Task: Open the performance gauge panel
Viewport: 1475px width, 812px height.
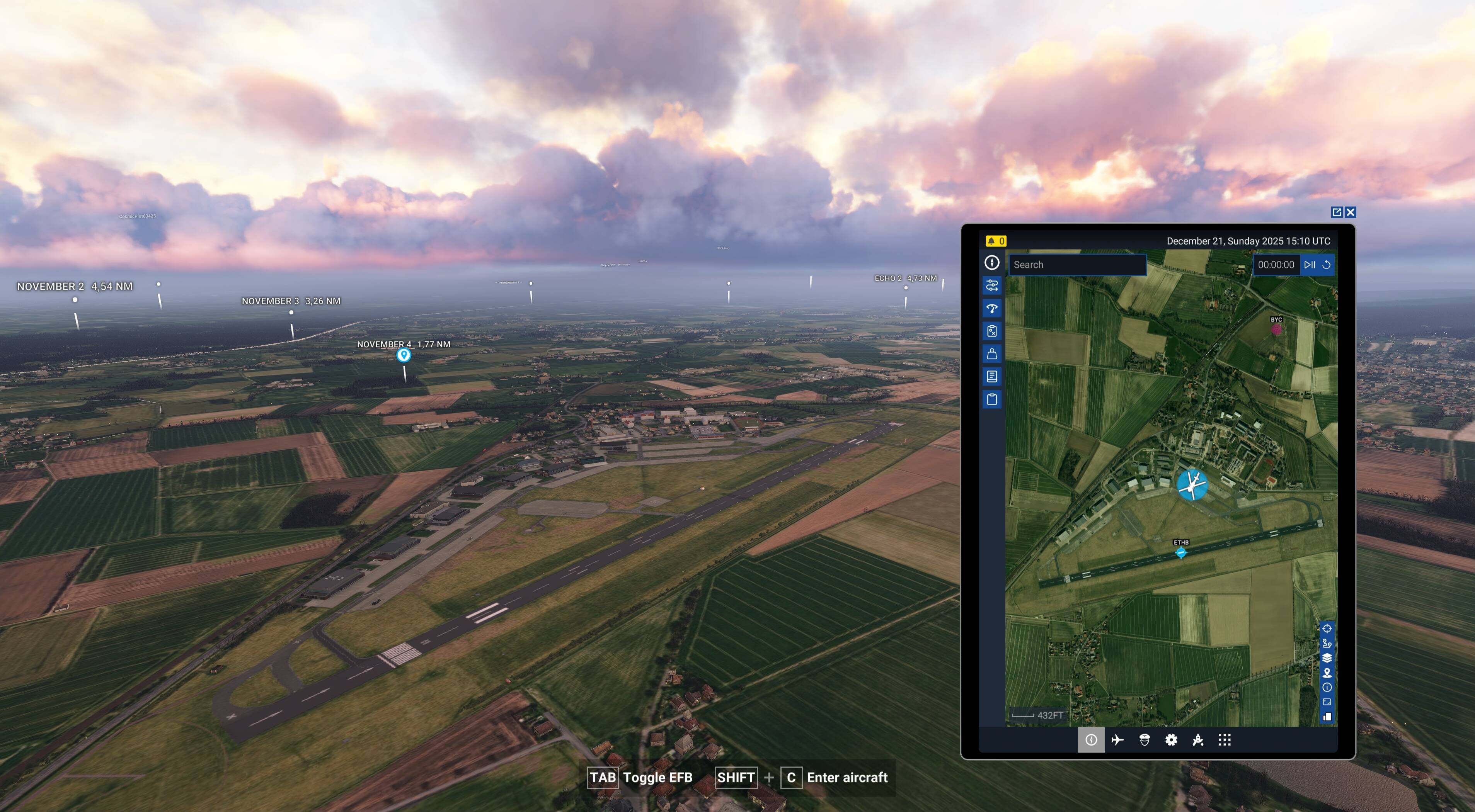Action: point(992,308)
